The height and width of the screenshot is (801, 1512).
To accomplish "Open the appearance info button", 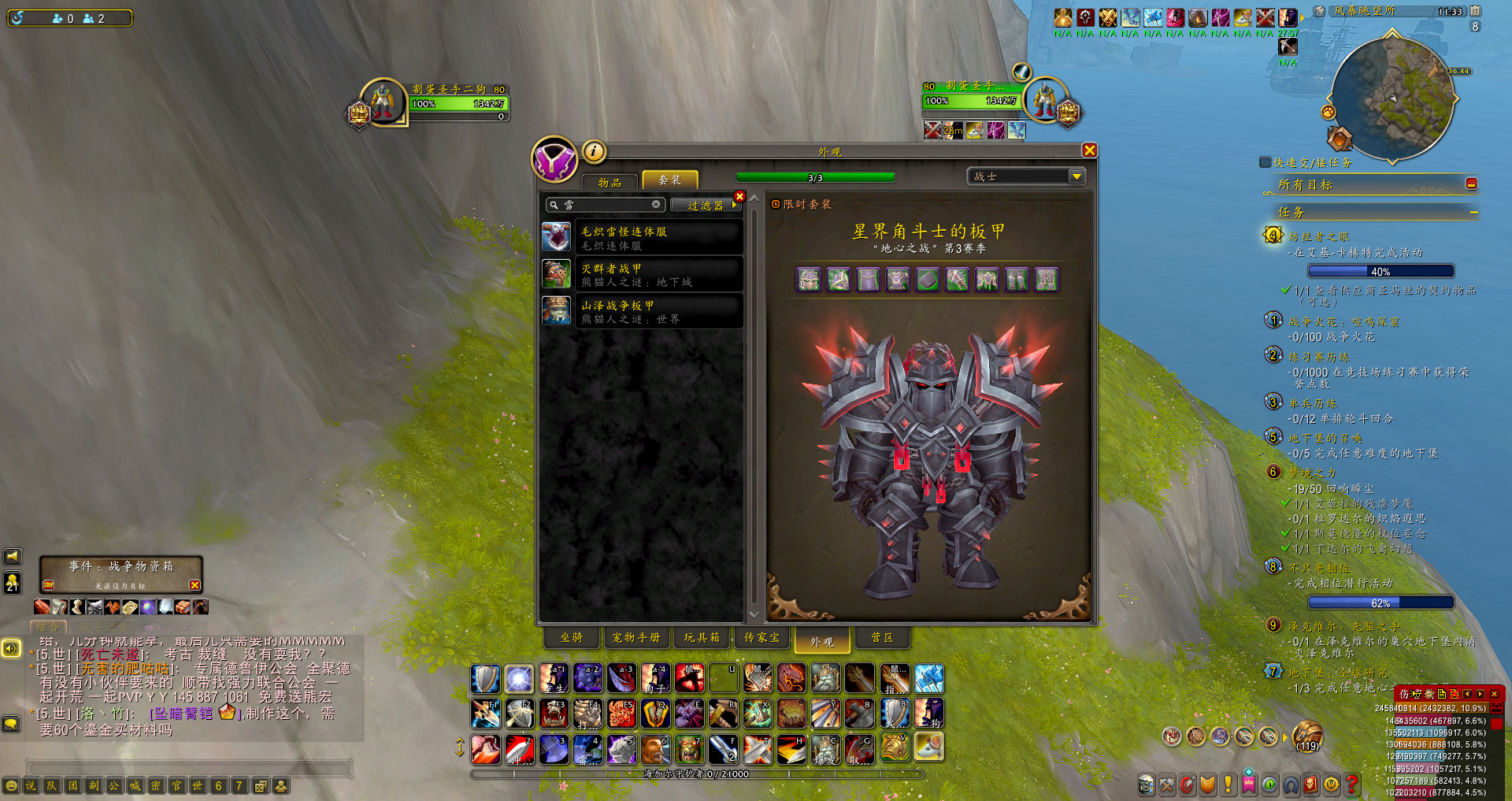I will tap(594, 150).
